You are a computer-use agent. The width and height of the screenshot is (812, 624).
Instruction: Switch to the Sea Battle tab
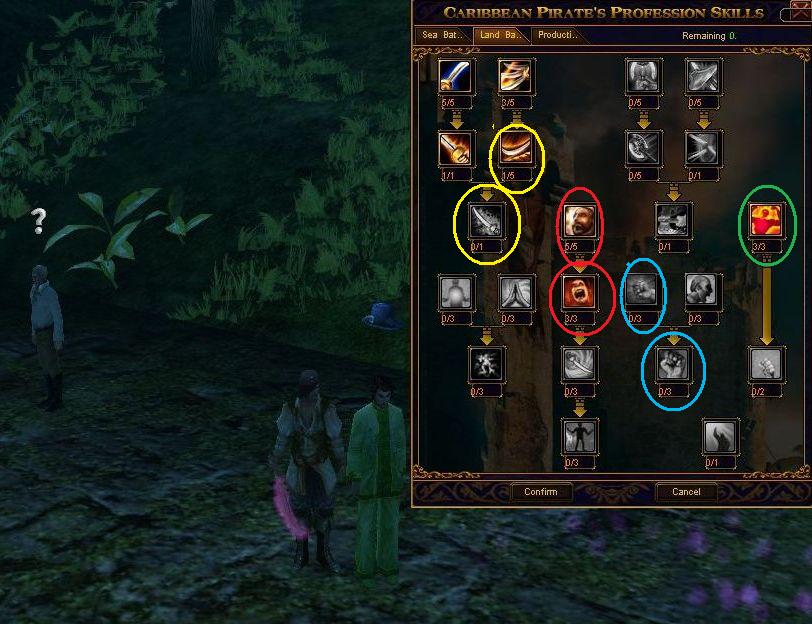(444, 35)
